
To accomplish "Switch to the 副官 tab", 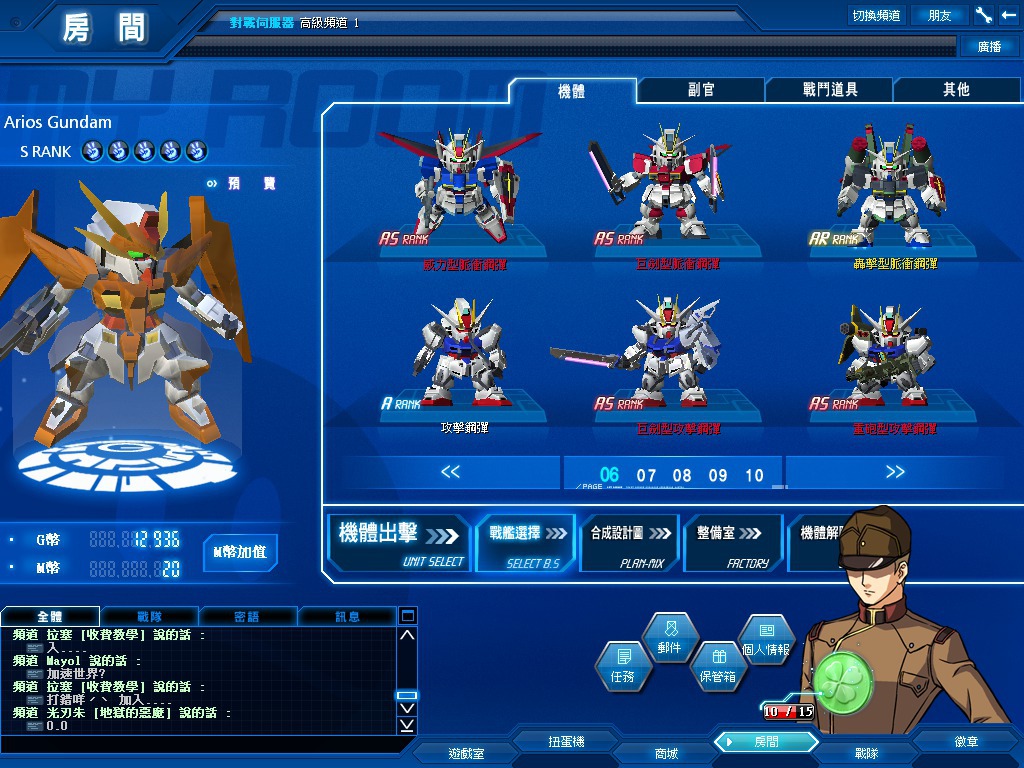I will [701, 90].
